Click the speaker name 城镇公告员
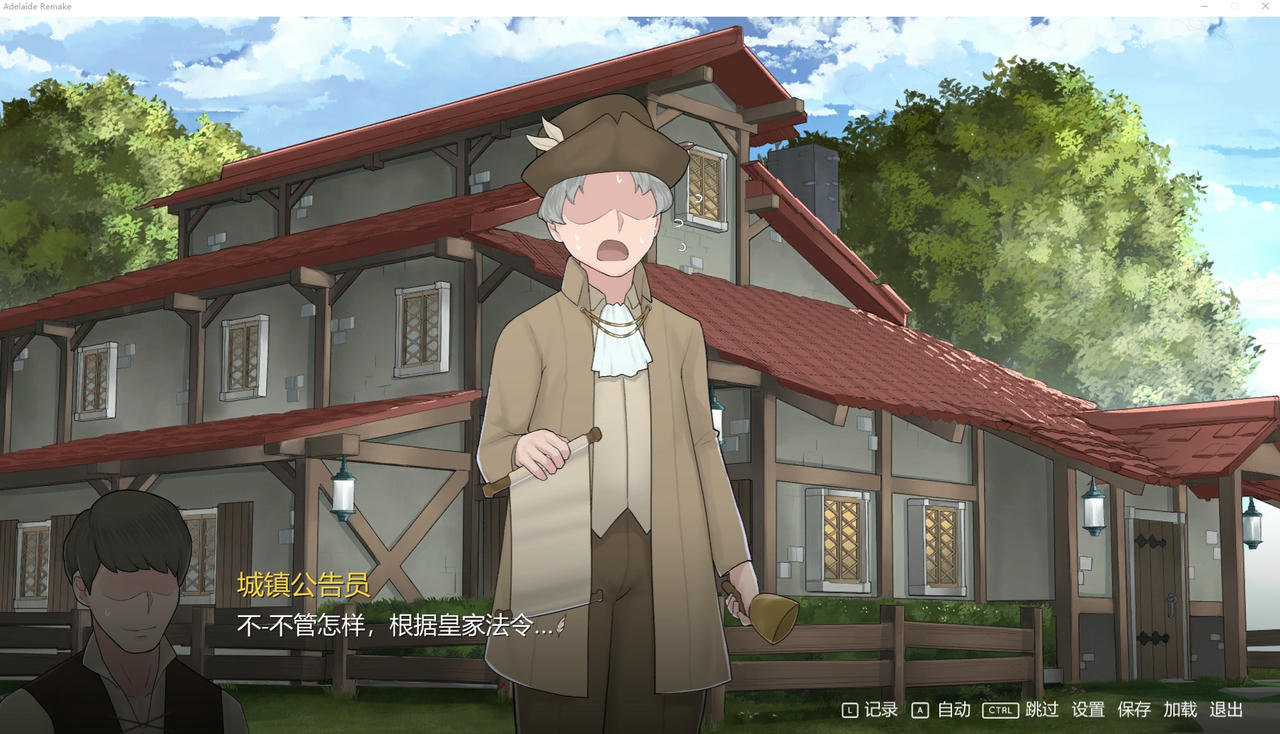This screenshot has width=1280, height=734. 302,588
